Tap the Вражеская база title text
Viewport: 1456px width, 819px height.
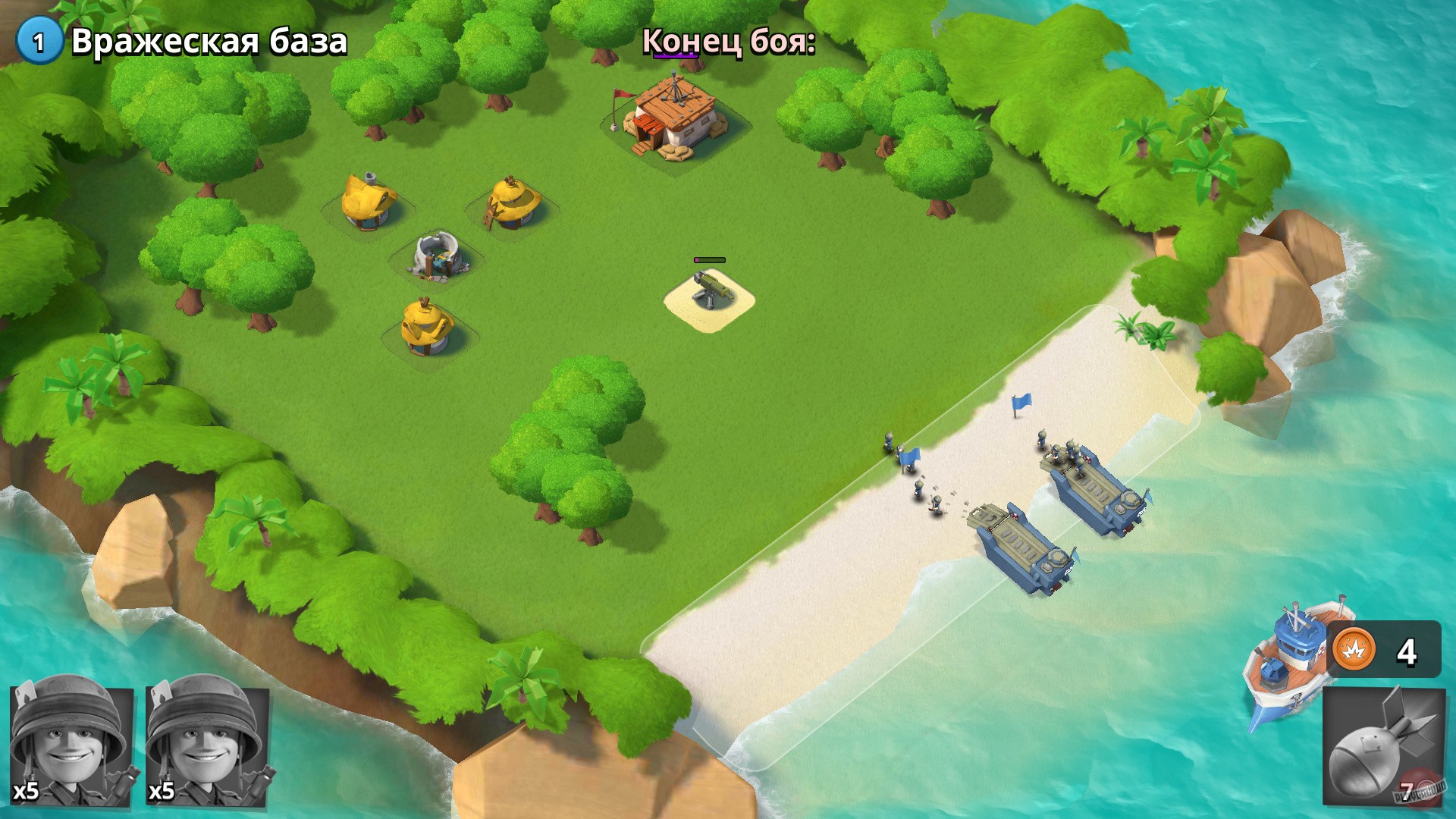[209, 43]
